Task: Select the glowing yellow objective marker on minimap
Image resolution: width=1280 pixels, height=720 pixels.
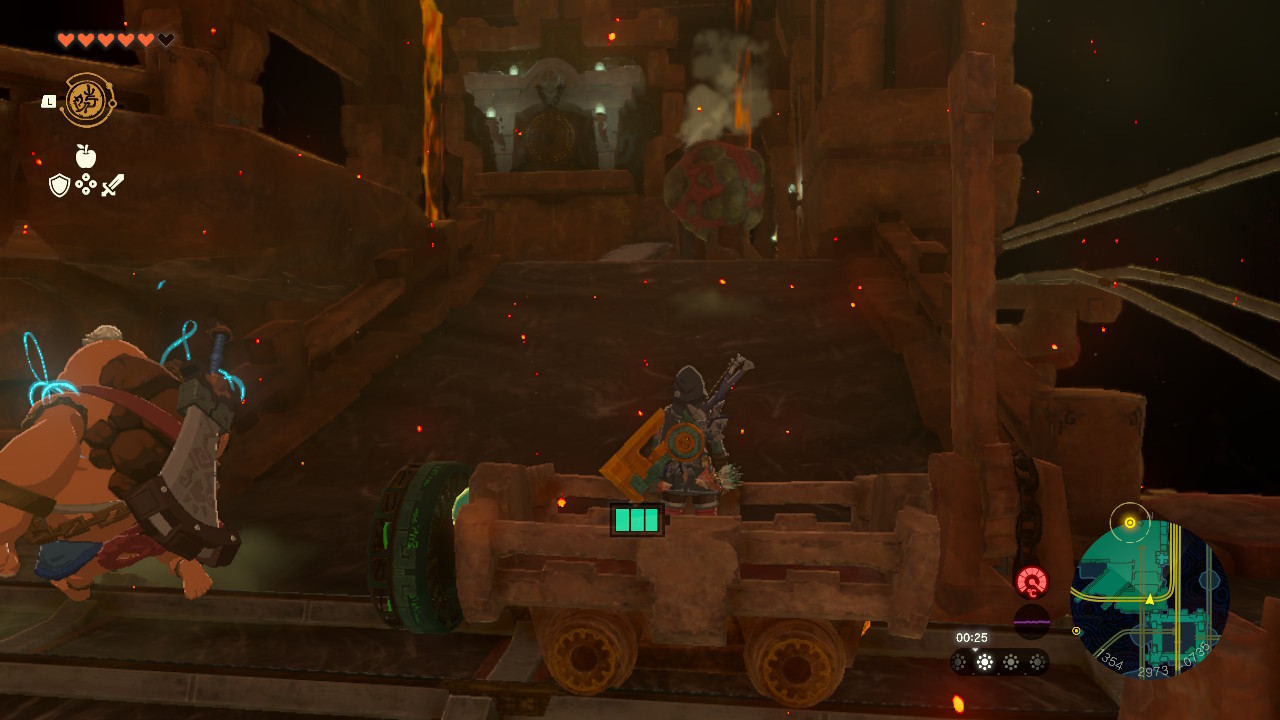Action: point(1130,522)
